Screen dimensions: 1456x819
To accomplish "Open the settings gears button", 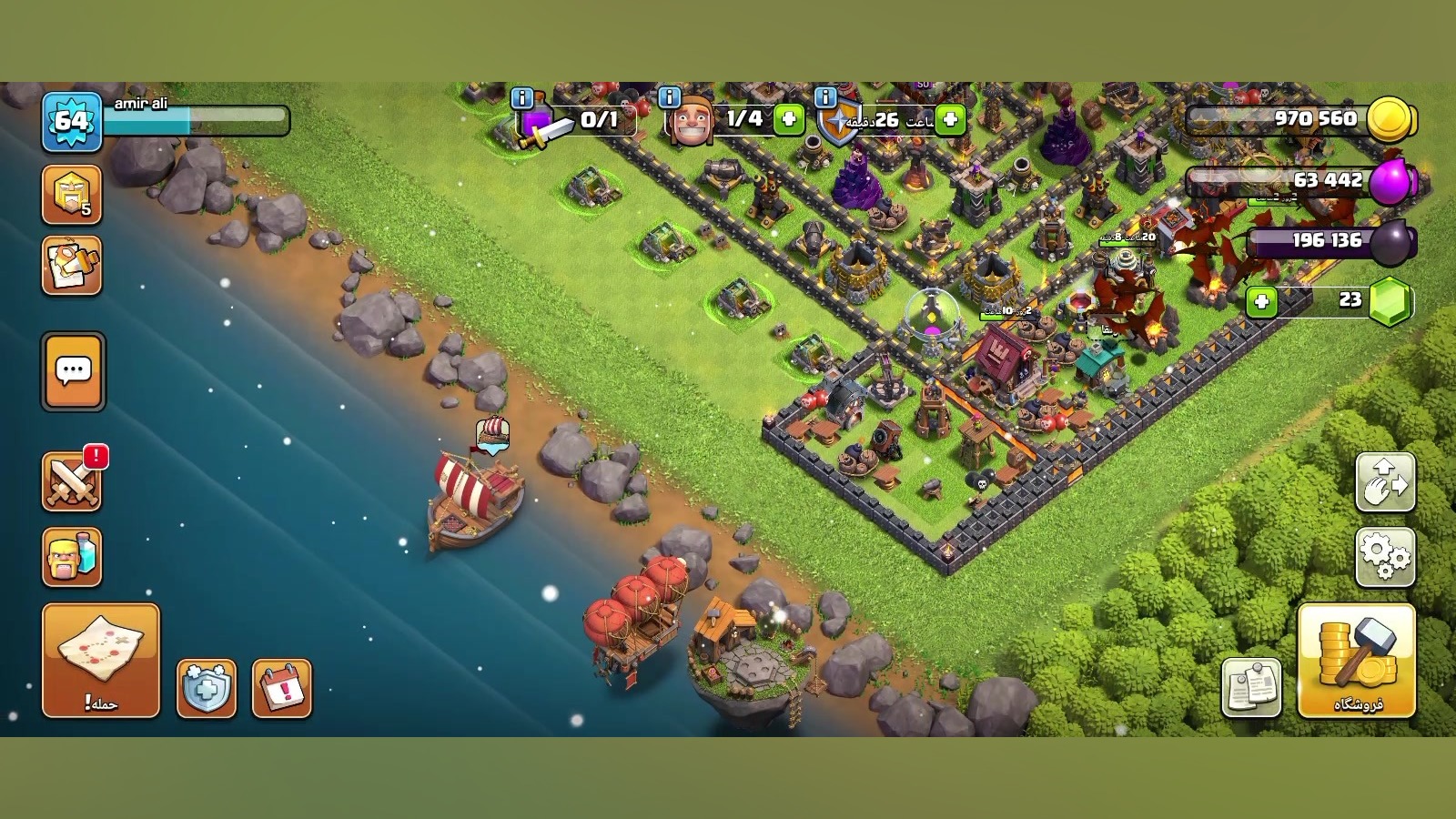I will pos(1385,555).
